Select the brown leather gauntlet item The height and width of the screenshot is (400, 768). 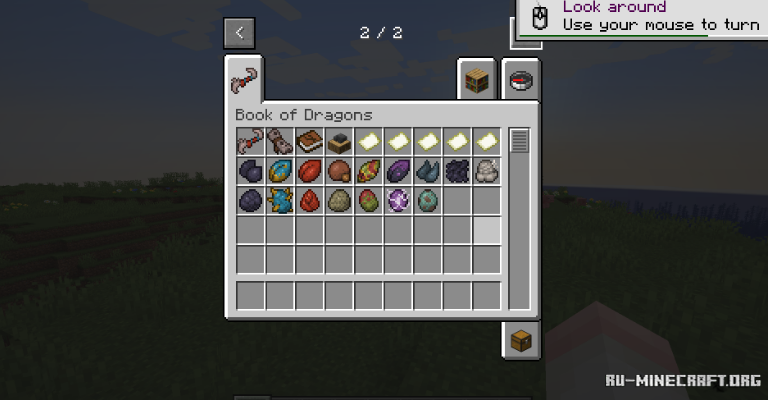coord(280,141)
